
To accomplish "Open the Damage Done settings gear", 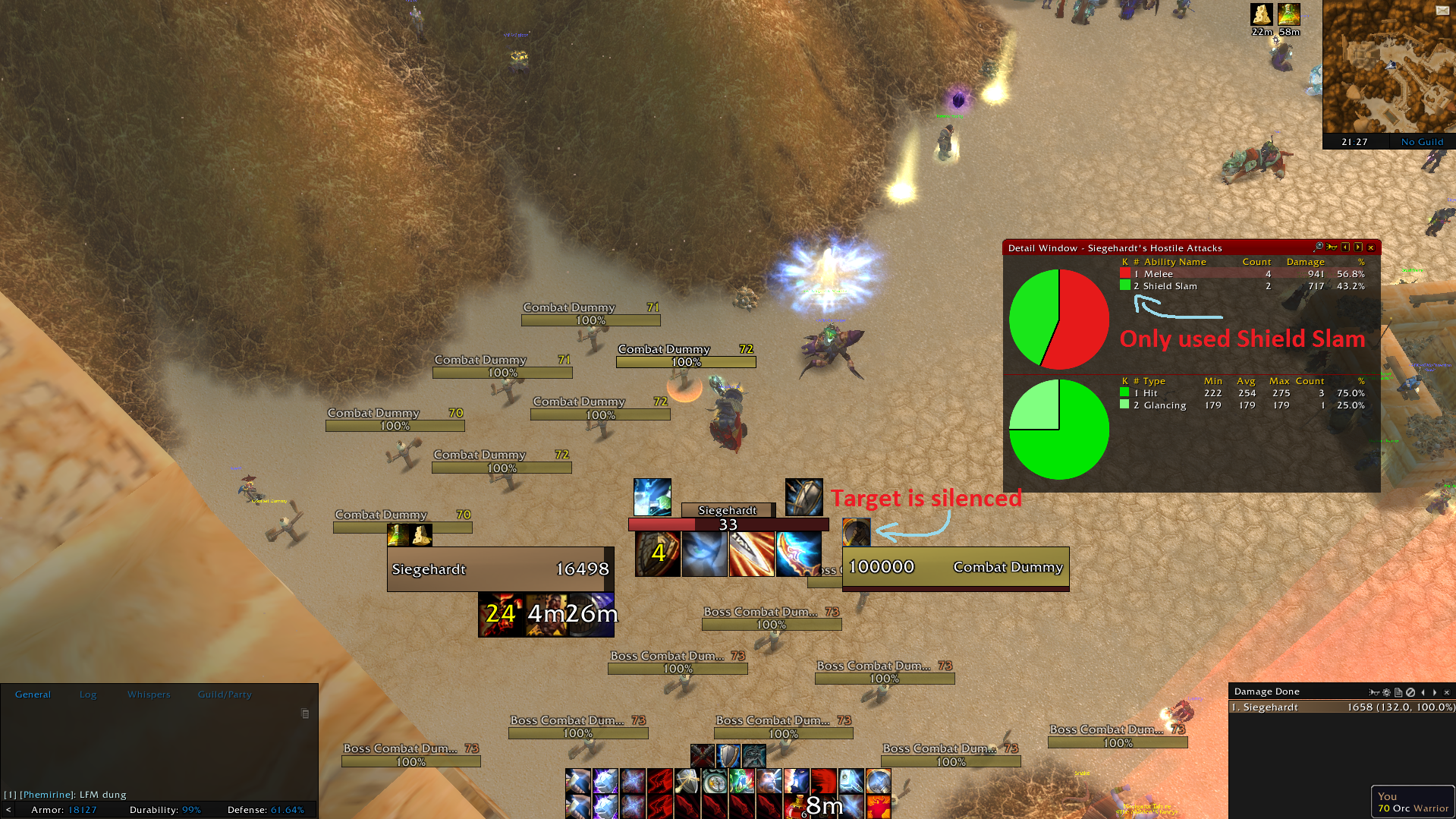I will click(x=1386, y=691).
